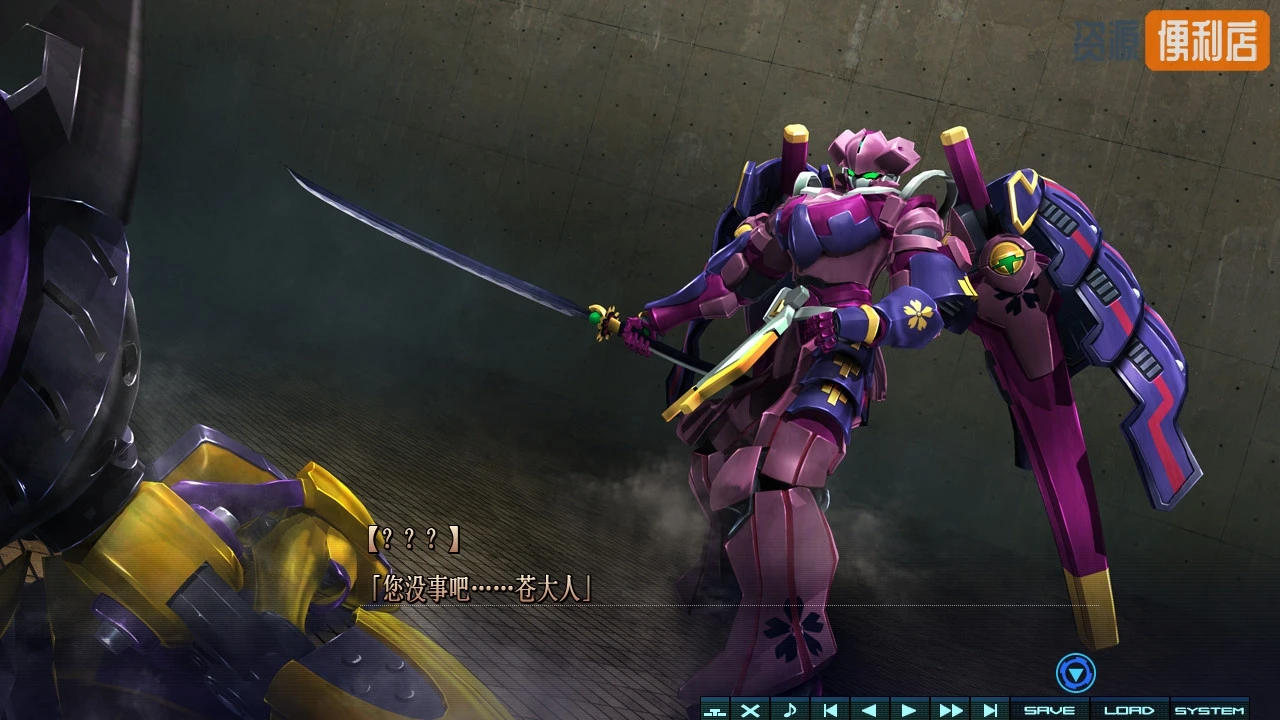This screenshot has height=720, width=1280.
Task: Advance dialogue with the blue down-arrow indicator
Action: coord(1075,673)
